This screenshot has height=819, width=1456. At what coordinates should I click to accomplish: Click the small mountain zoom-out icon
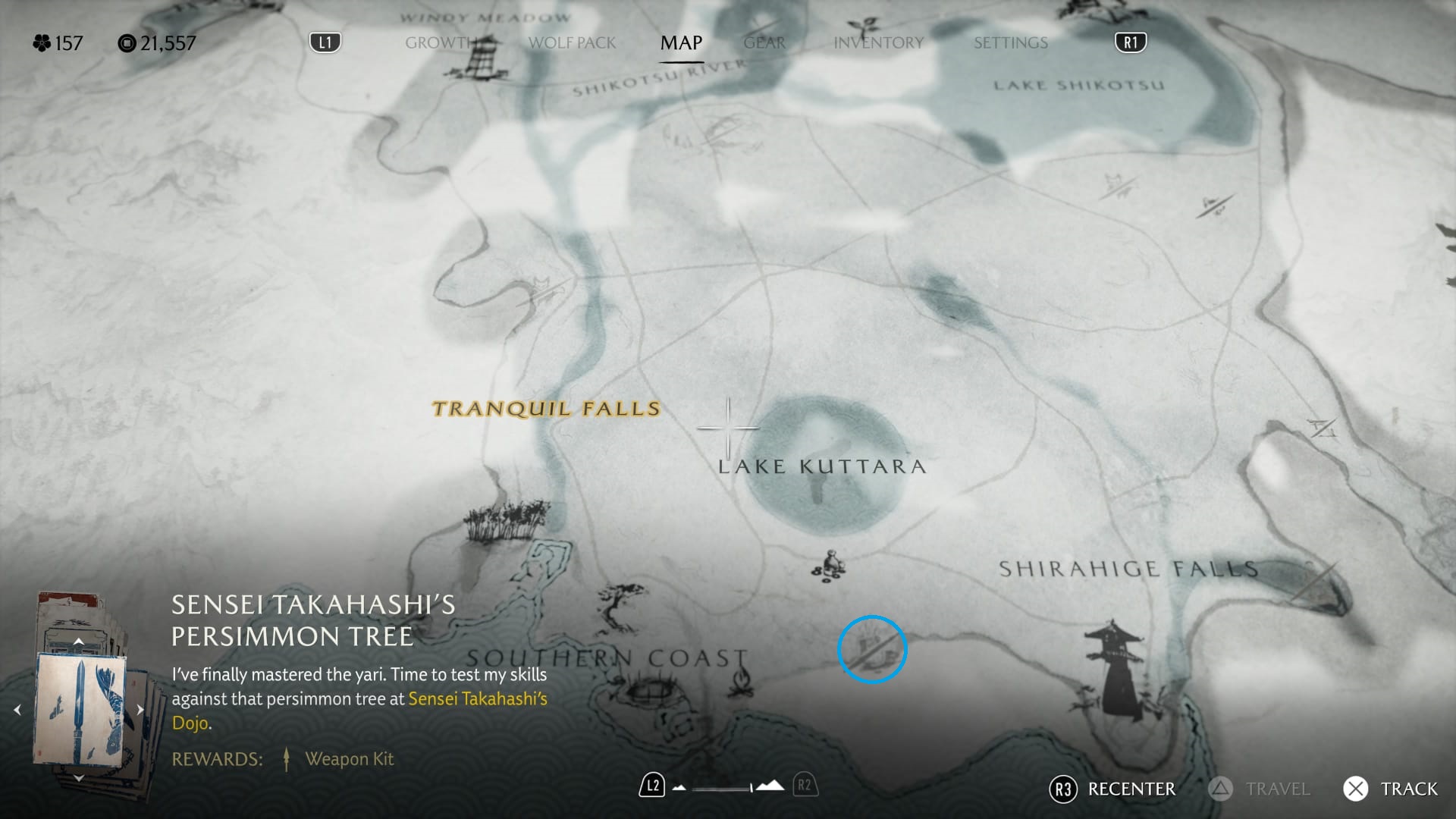679,788
